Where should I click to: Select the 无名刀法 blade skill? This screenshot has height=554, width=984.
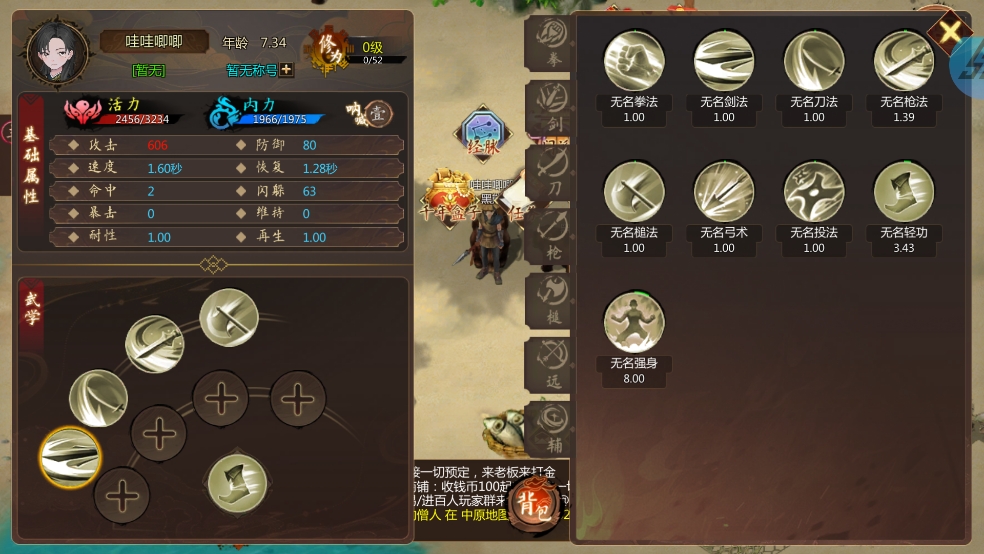tap(814, 61)
